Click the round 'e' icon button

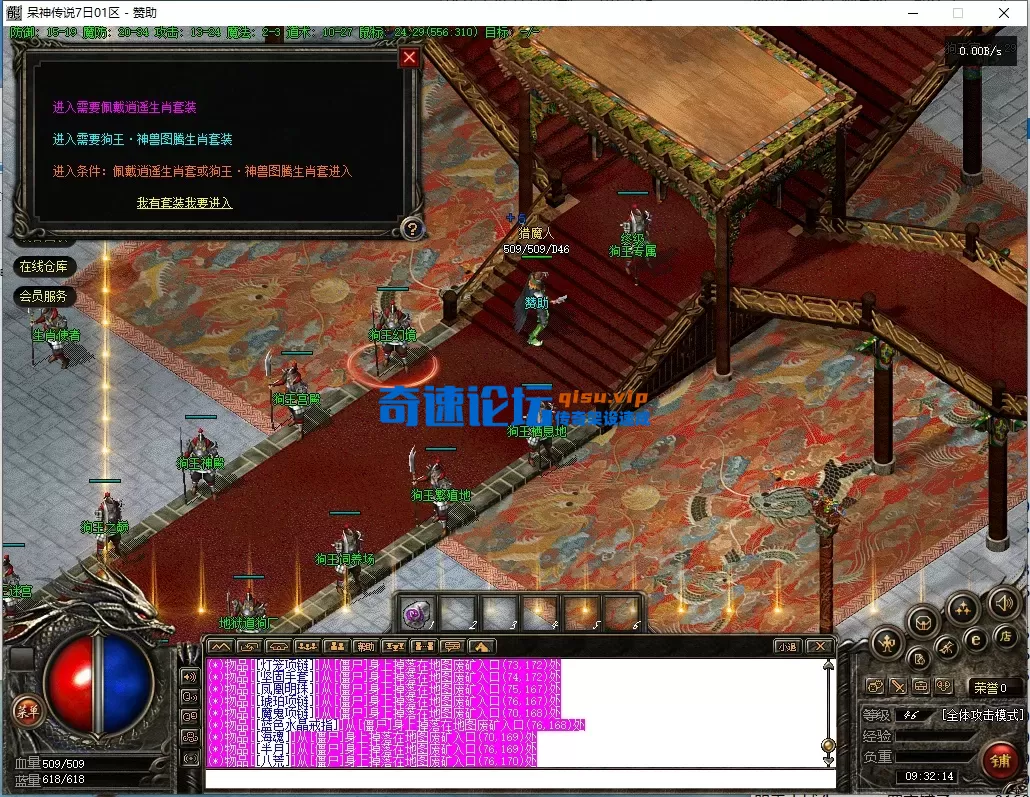click(x=975, y=640)
